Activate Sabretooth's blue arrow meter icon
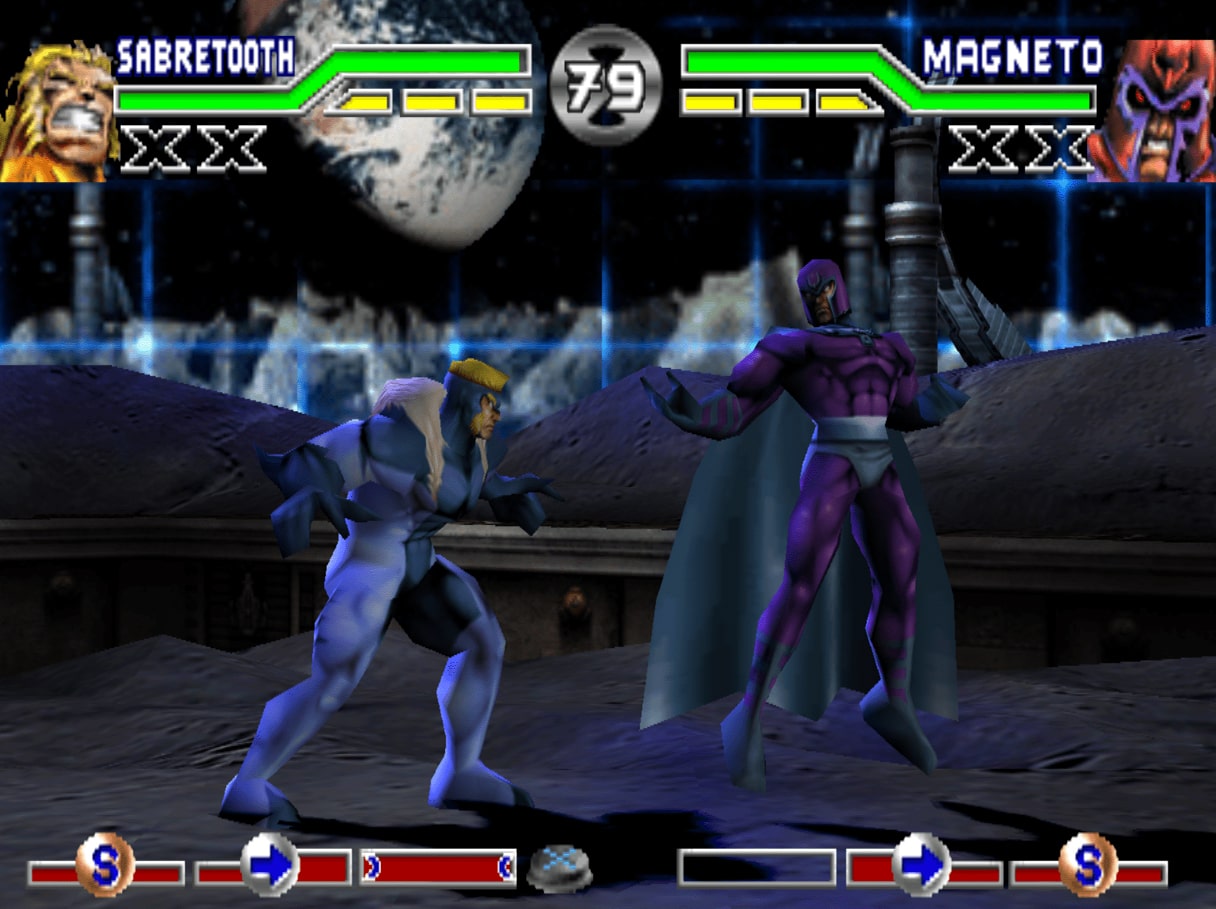 coord(271,865)
